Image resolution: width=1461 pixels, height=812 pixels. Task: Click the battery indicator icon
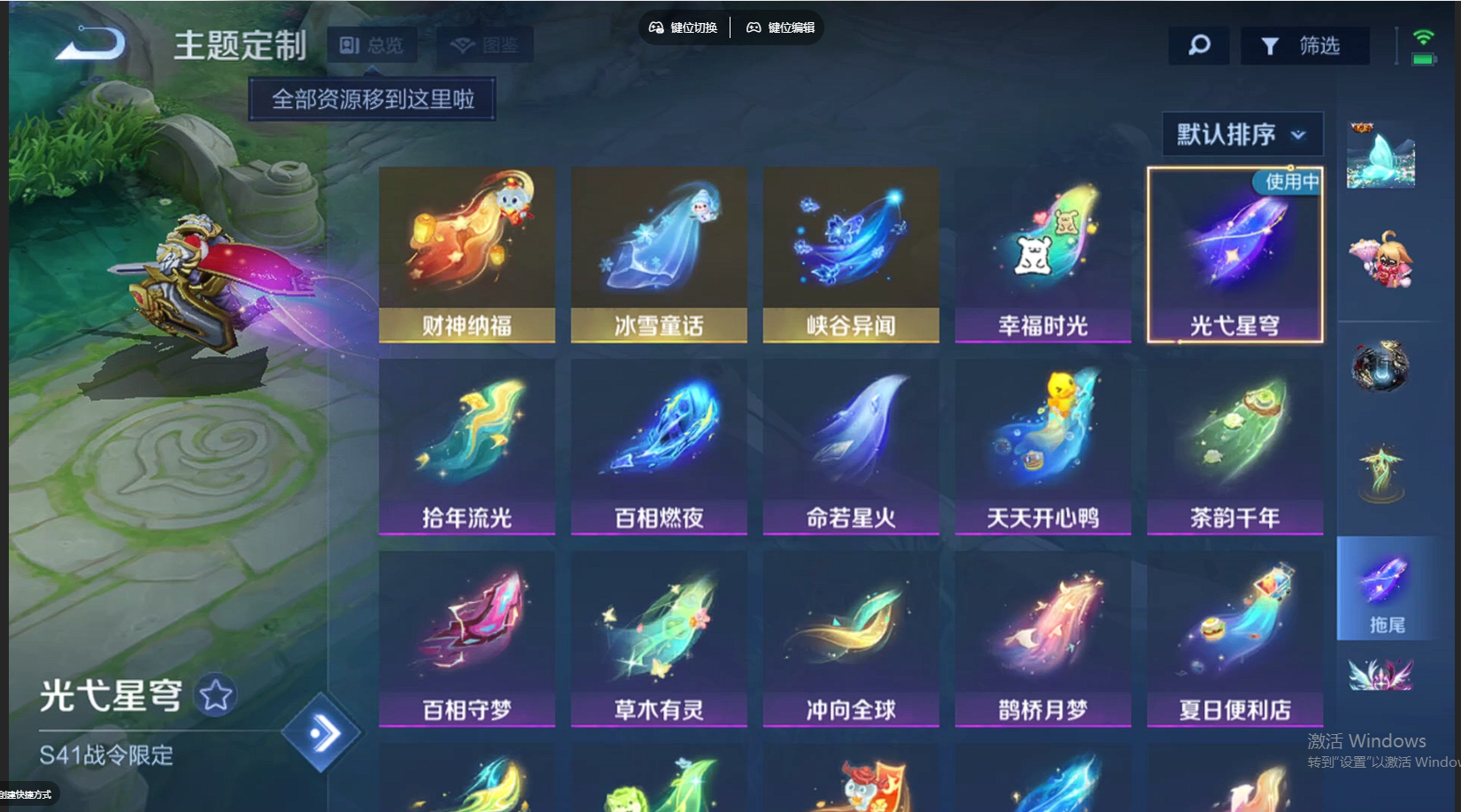1424,58
